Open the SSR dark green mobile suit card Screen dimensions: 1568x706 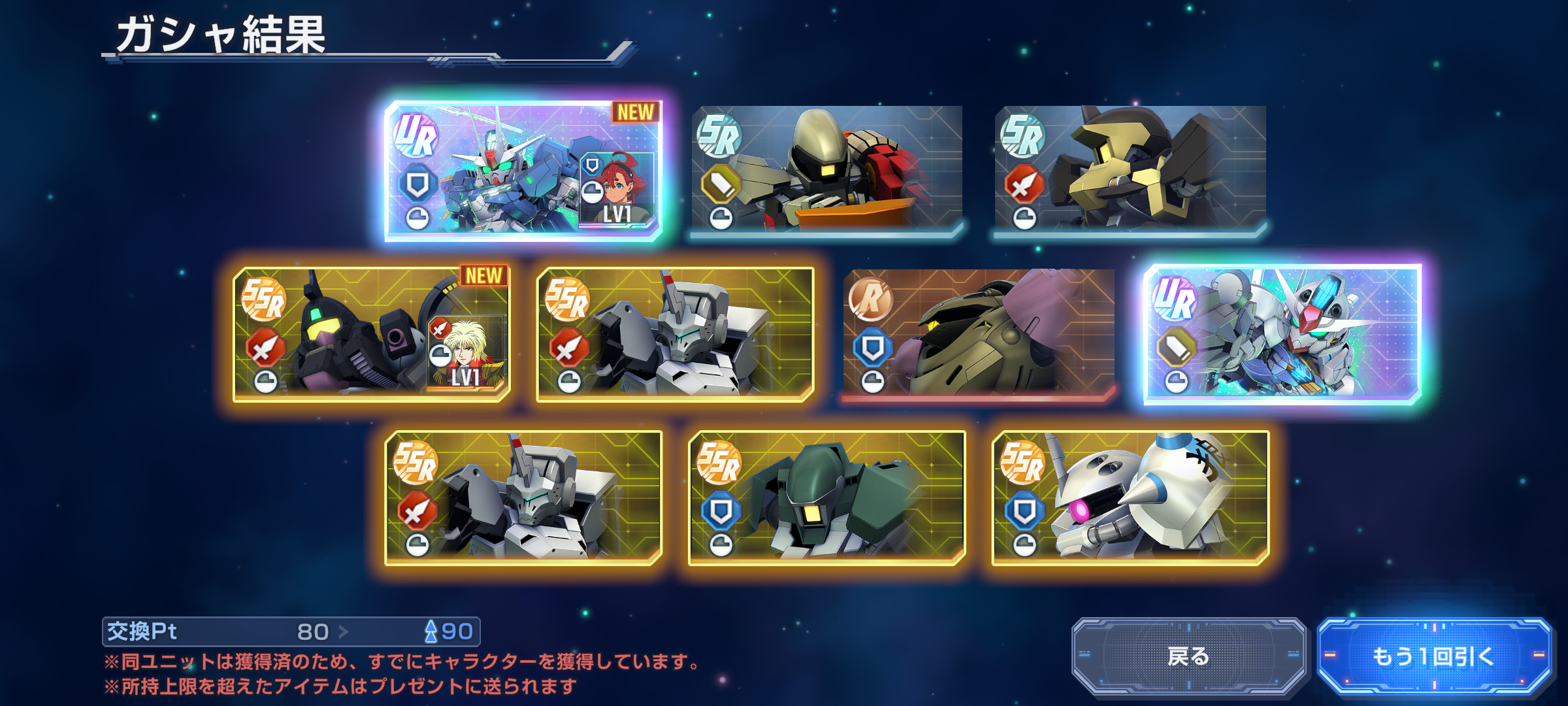826,497
